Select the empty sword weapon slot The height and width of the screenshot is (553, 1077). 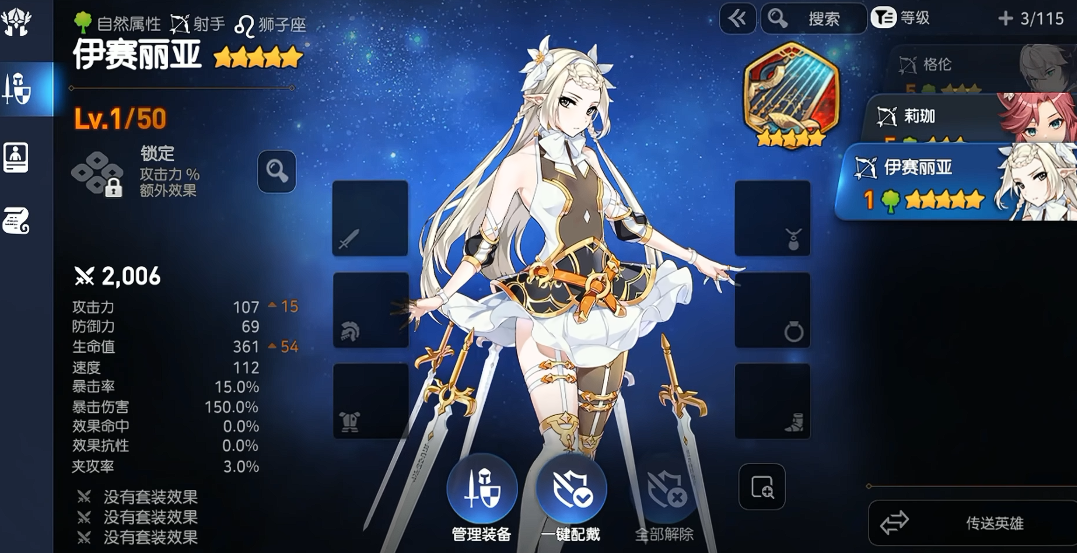coord(370,218)
